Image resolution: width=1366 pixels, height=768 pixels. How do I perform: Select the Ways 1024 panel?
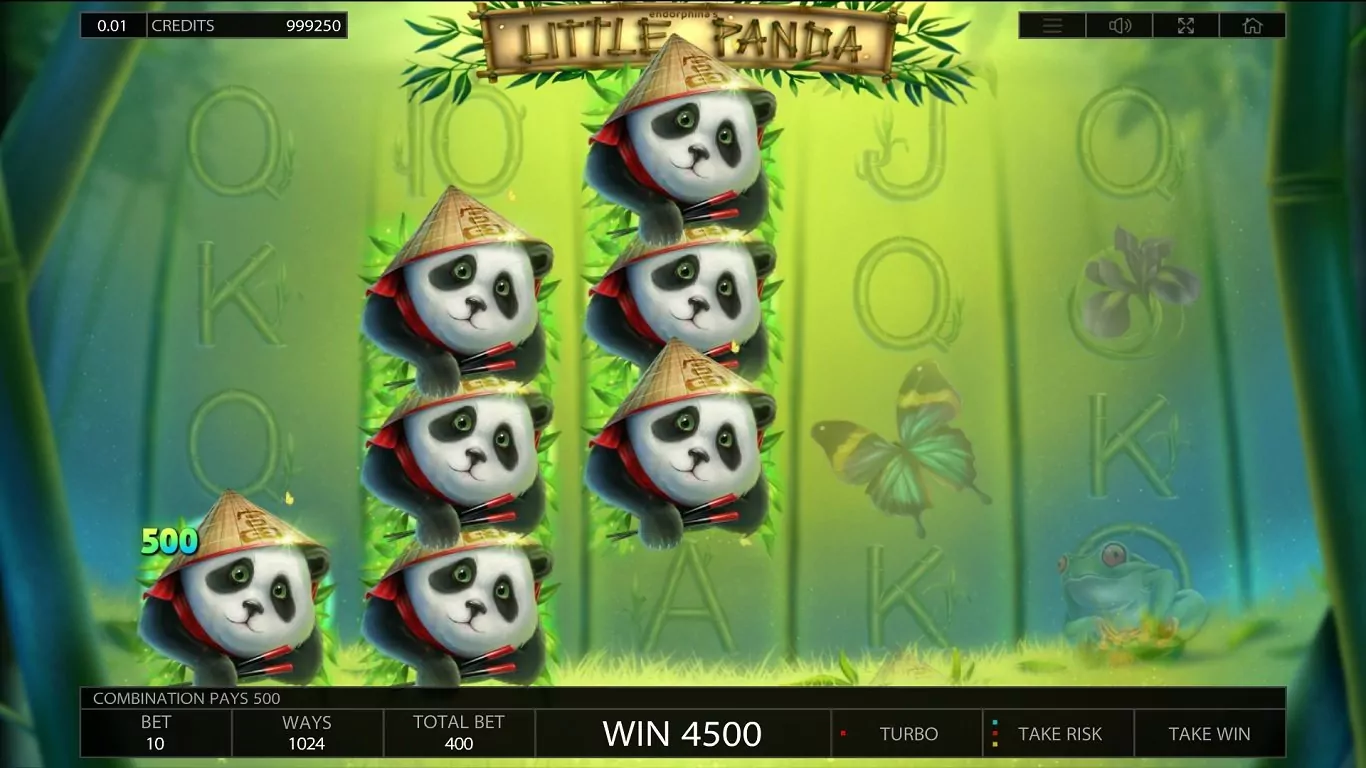[x=307, y=733]
